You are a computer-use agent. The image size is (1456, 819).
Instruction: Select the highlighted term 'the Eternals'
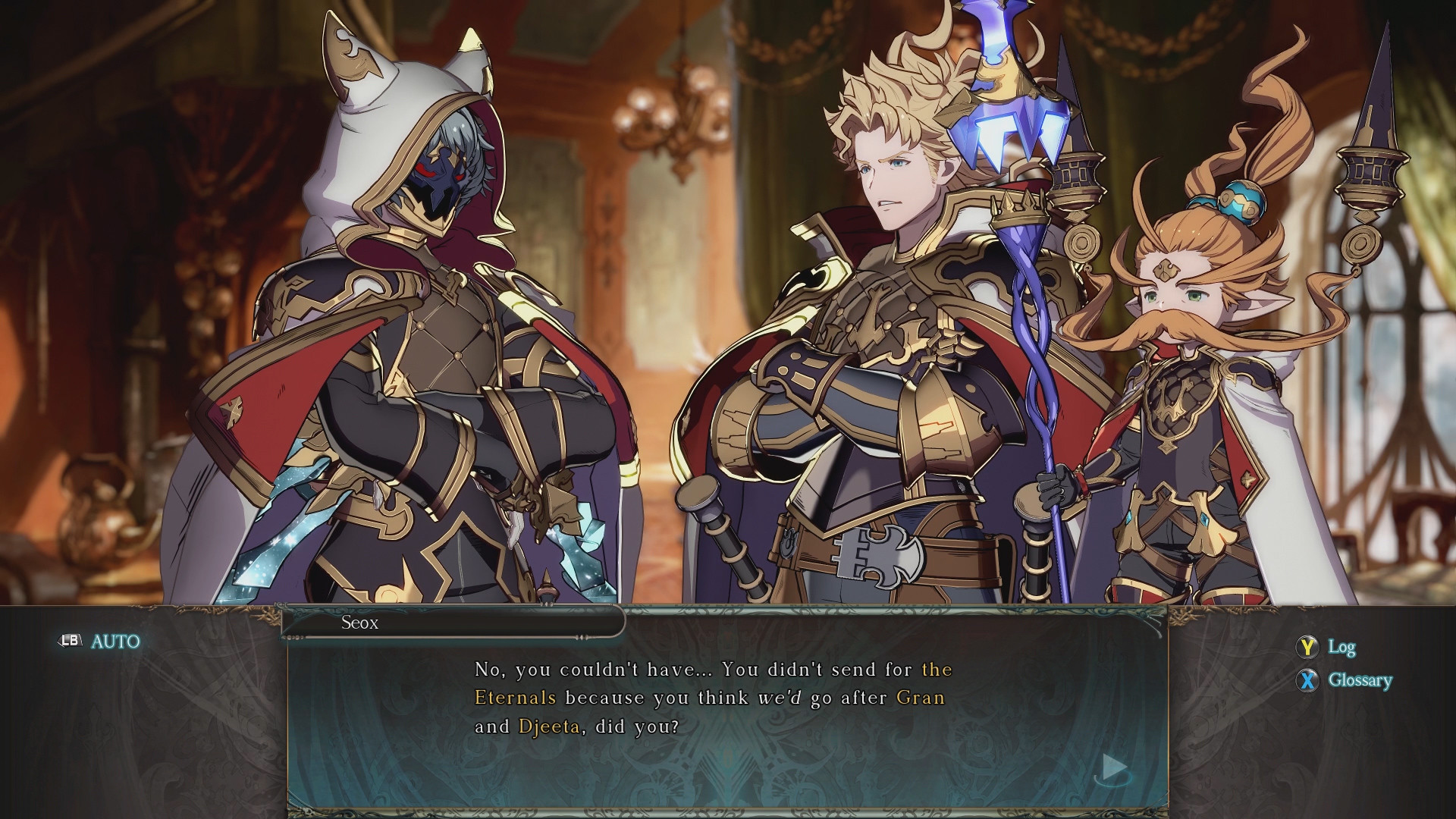coord(515,698)
